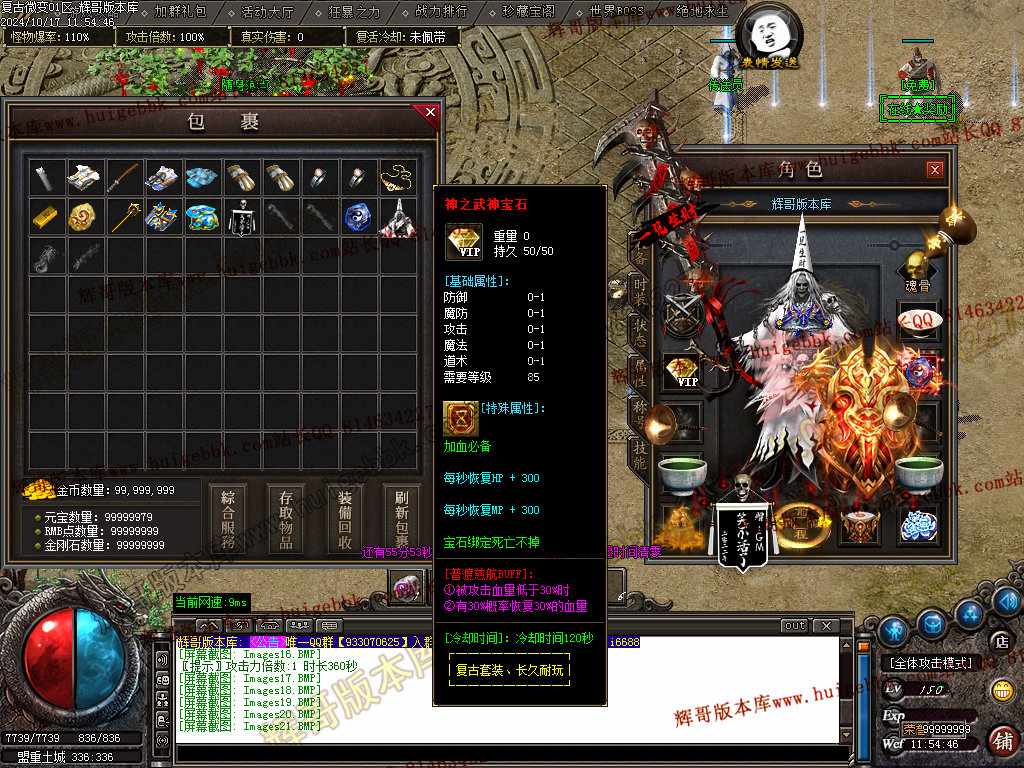
Task: Select the skull banner item in the bag
Action: [240, 217]
